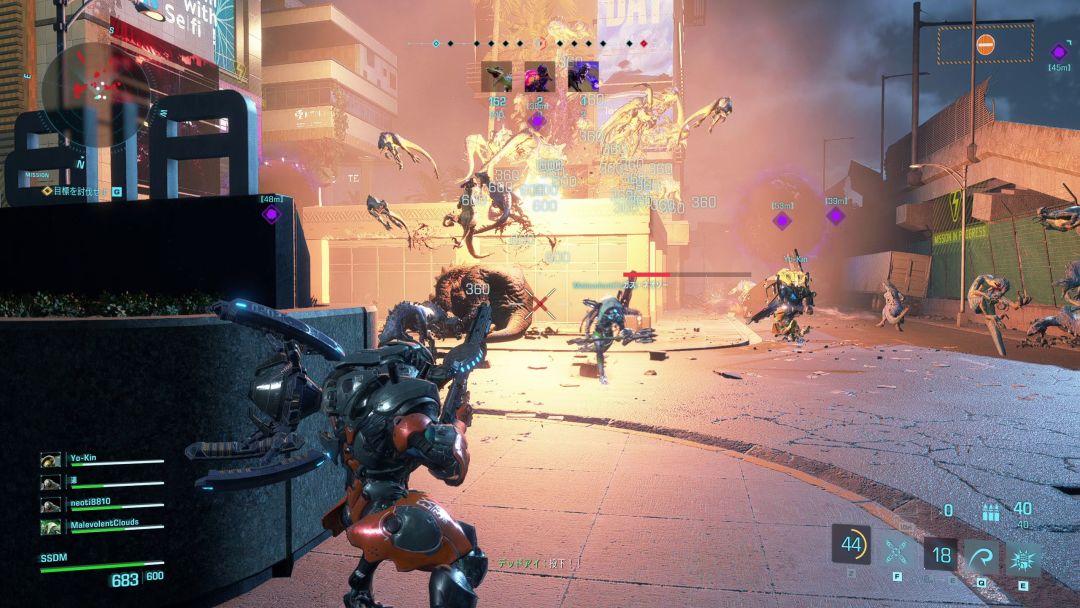Click the cyan diamond on the progress track

(x=436, y=44)
